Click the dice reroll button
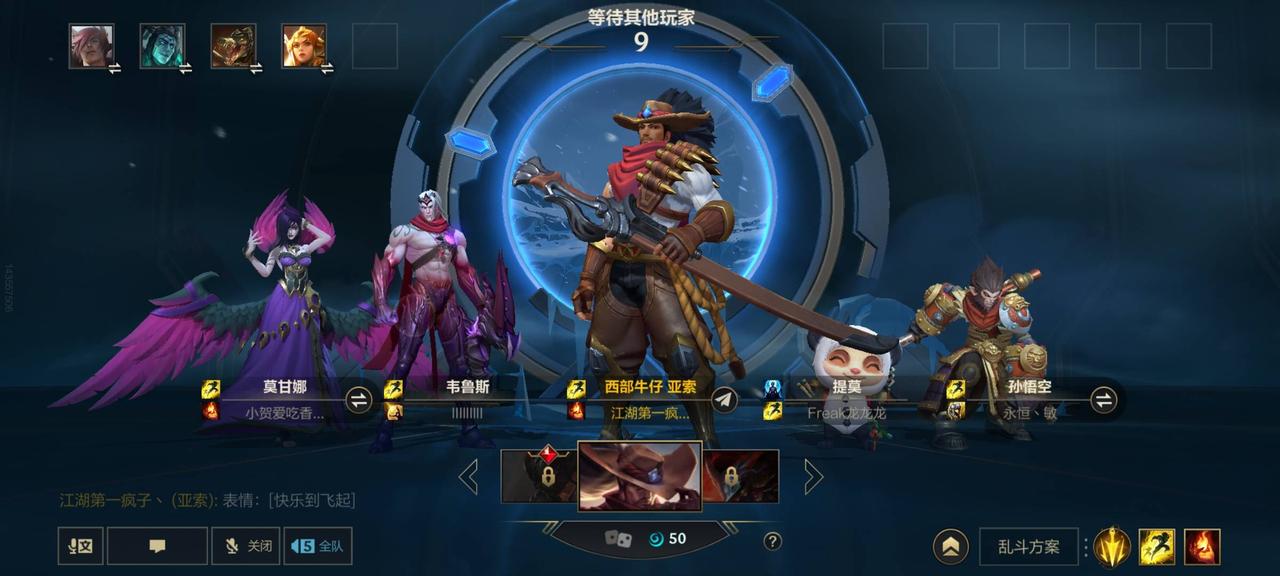Viewport: 1280px width, 576px height. 618,539
